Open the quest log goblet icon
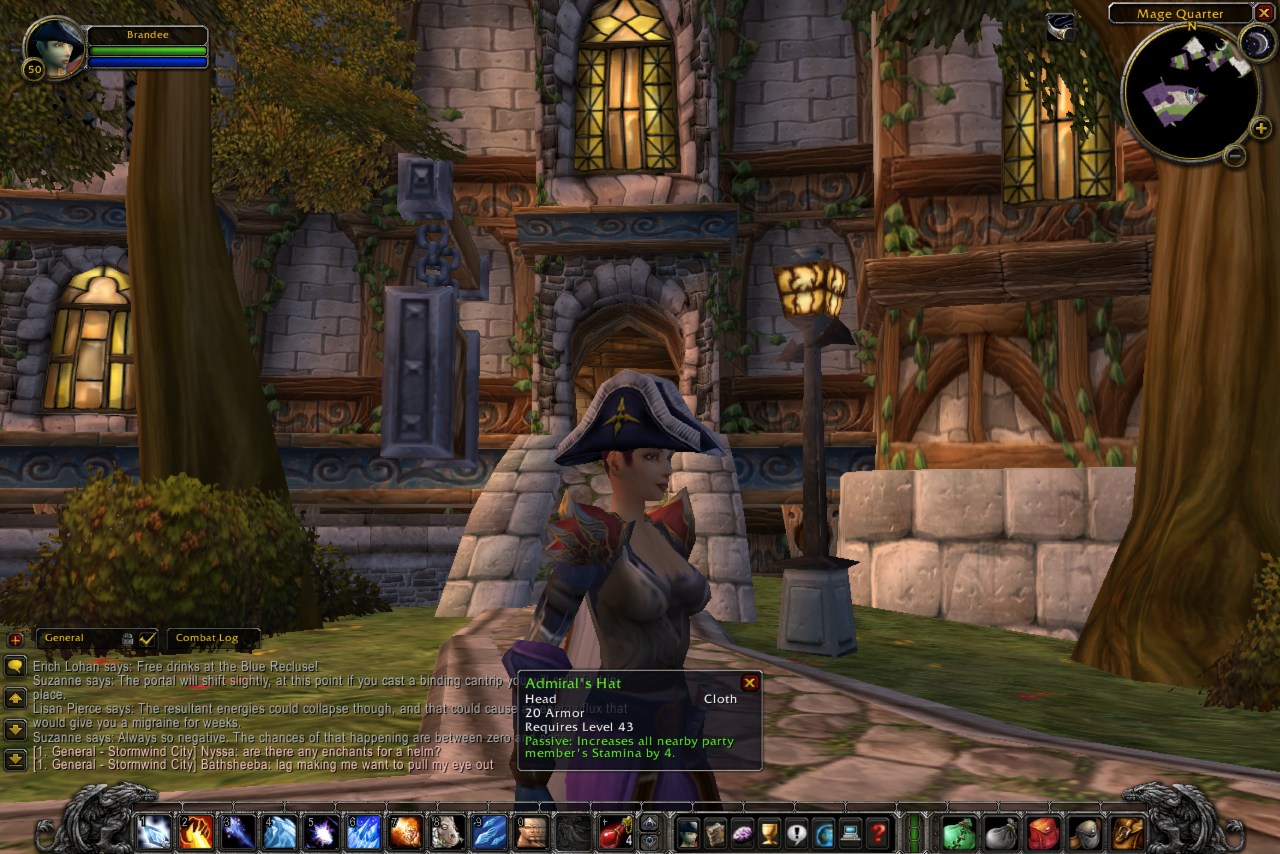 click(769, 831)
